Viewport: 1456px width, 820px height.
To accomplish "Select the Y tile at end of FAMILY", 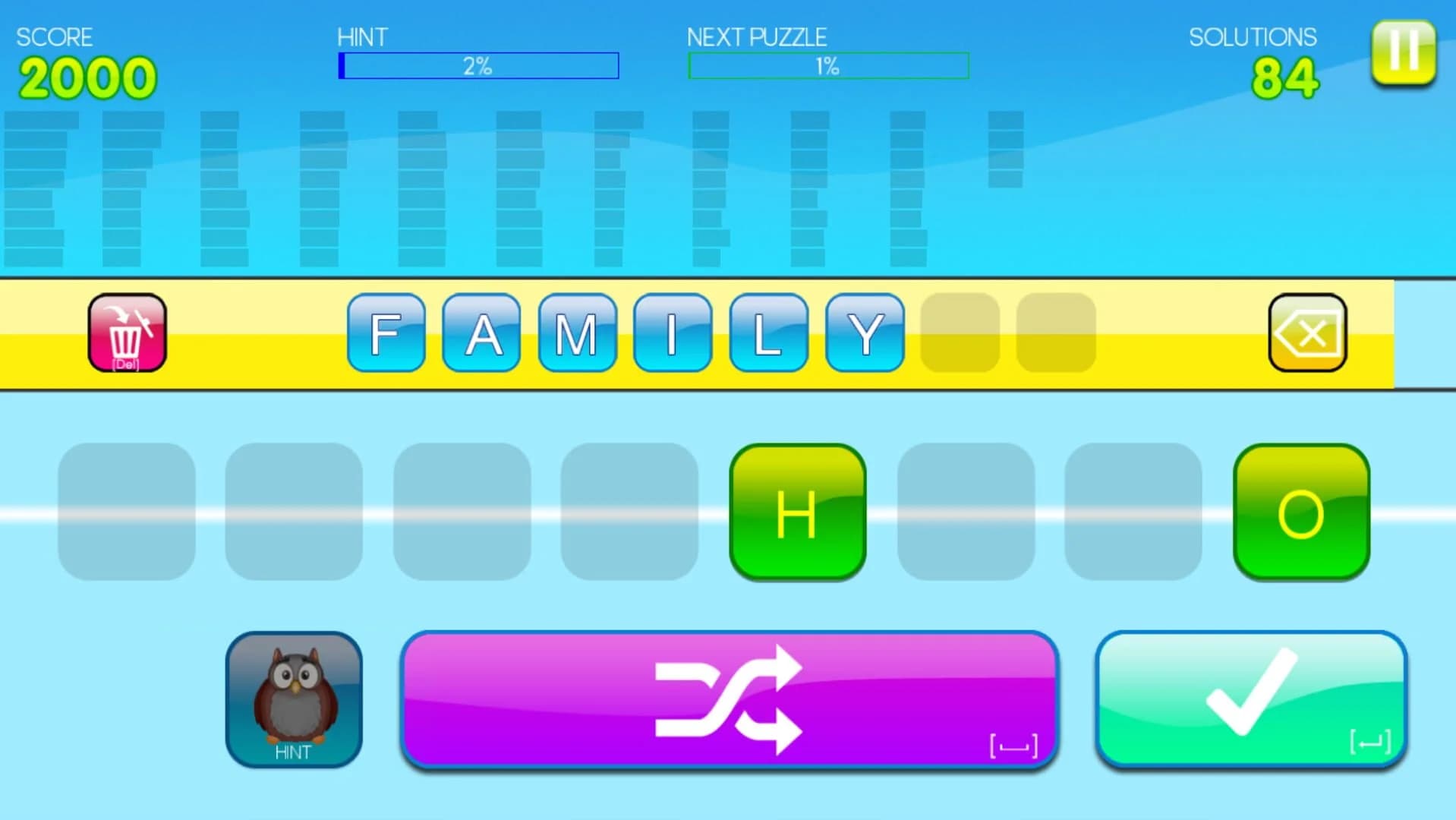I will (x=865, y=334).
